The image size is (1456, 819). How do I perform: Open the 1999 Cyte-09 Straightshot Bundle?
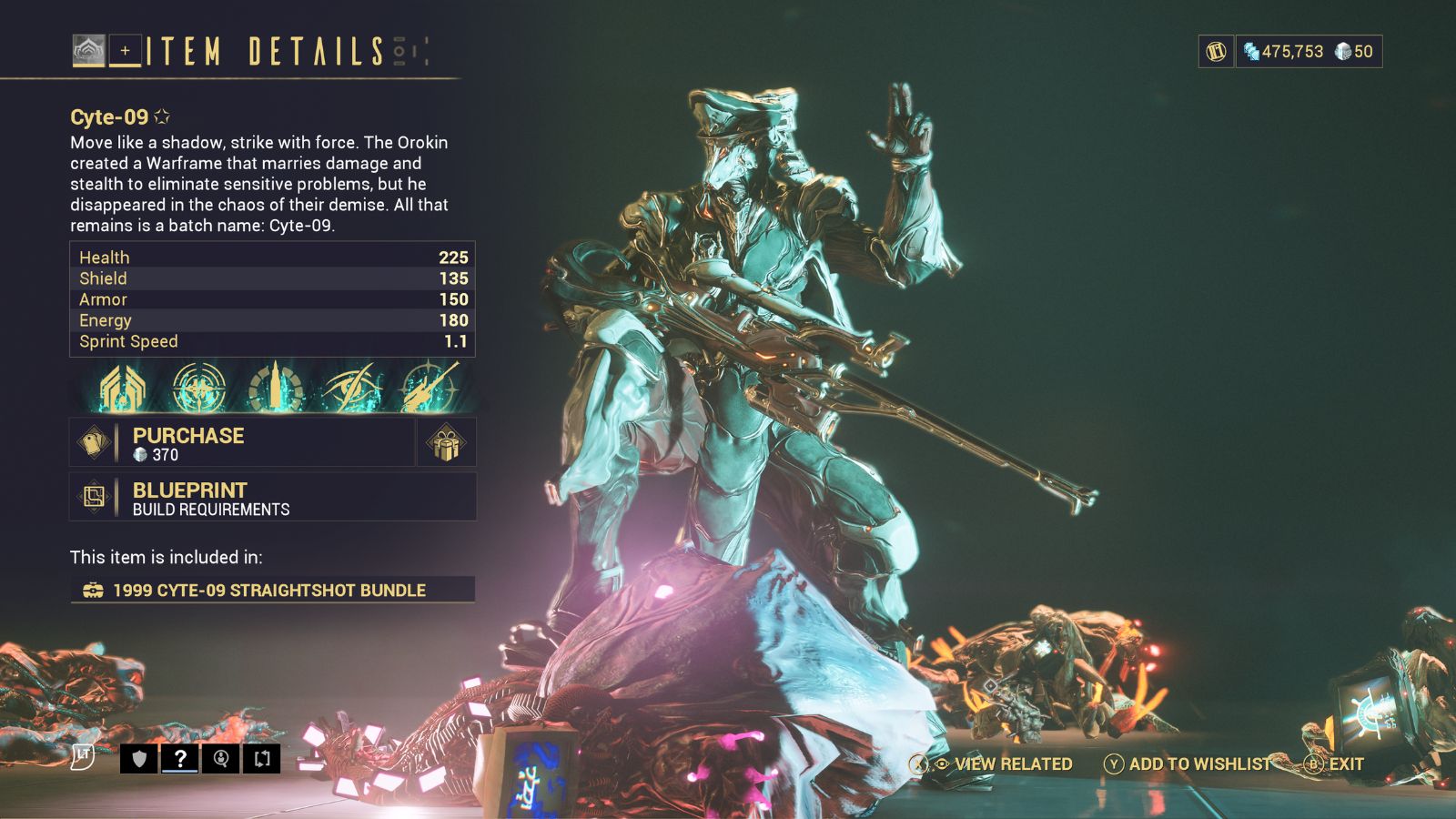(268, 590)
